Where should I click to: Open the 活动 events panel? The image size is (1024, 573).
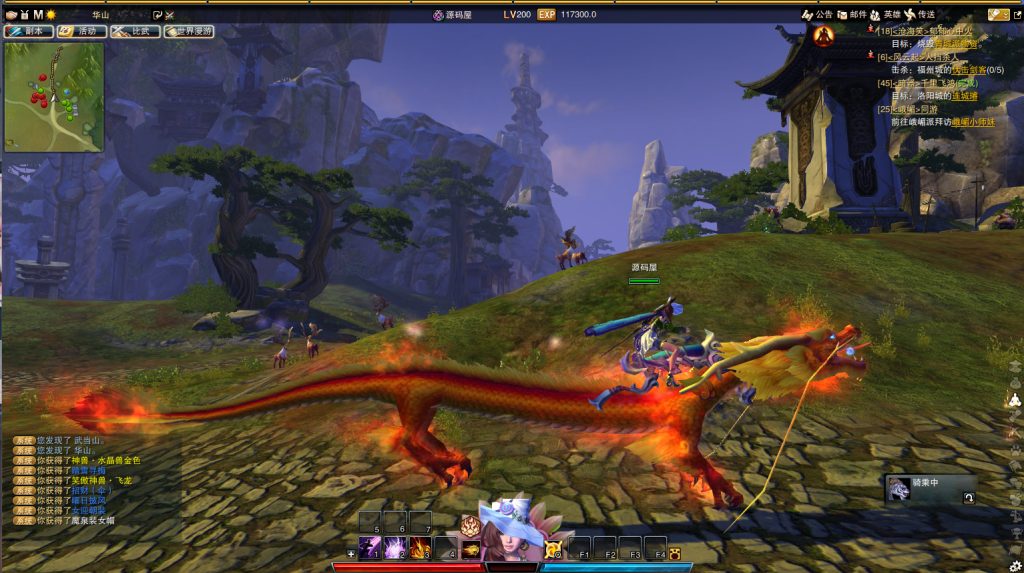click(81, 31)
